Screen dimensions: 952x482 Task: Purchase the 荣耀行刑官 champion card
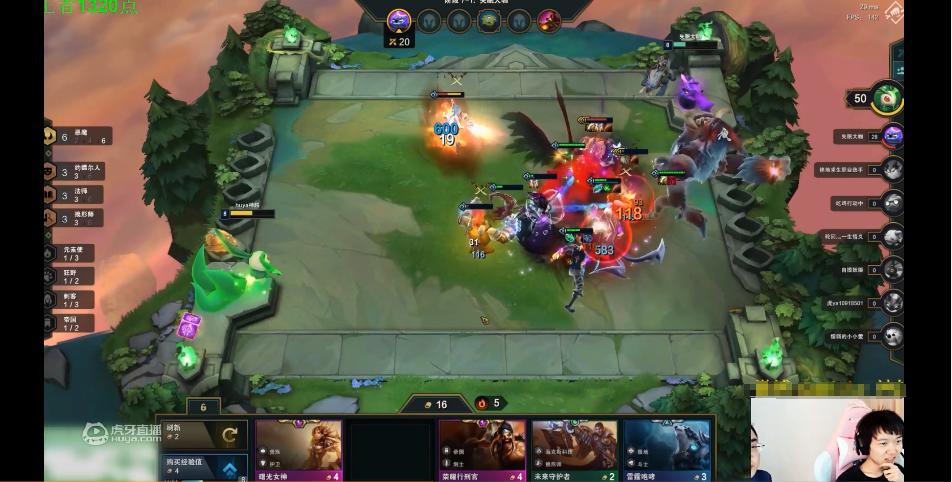click(x=482, y=450)
